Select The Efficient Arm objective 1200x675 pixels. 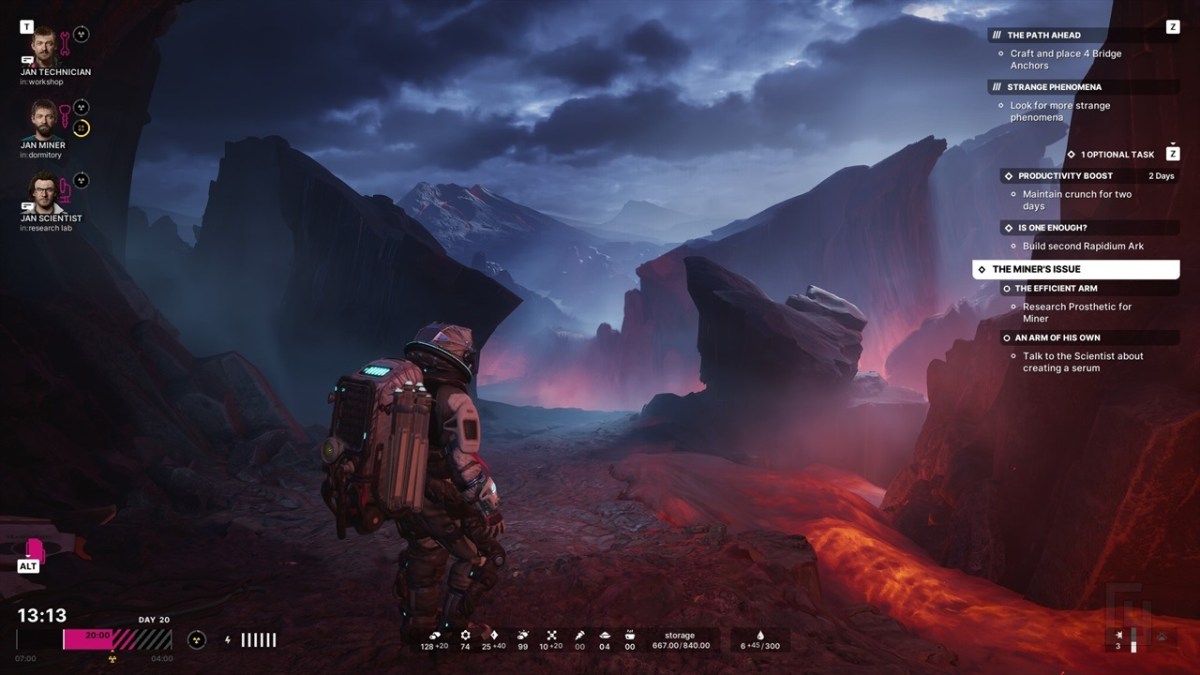(x=1055, y=289)
